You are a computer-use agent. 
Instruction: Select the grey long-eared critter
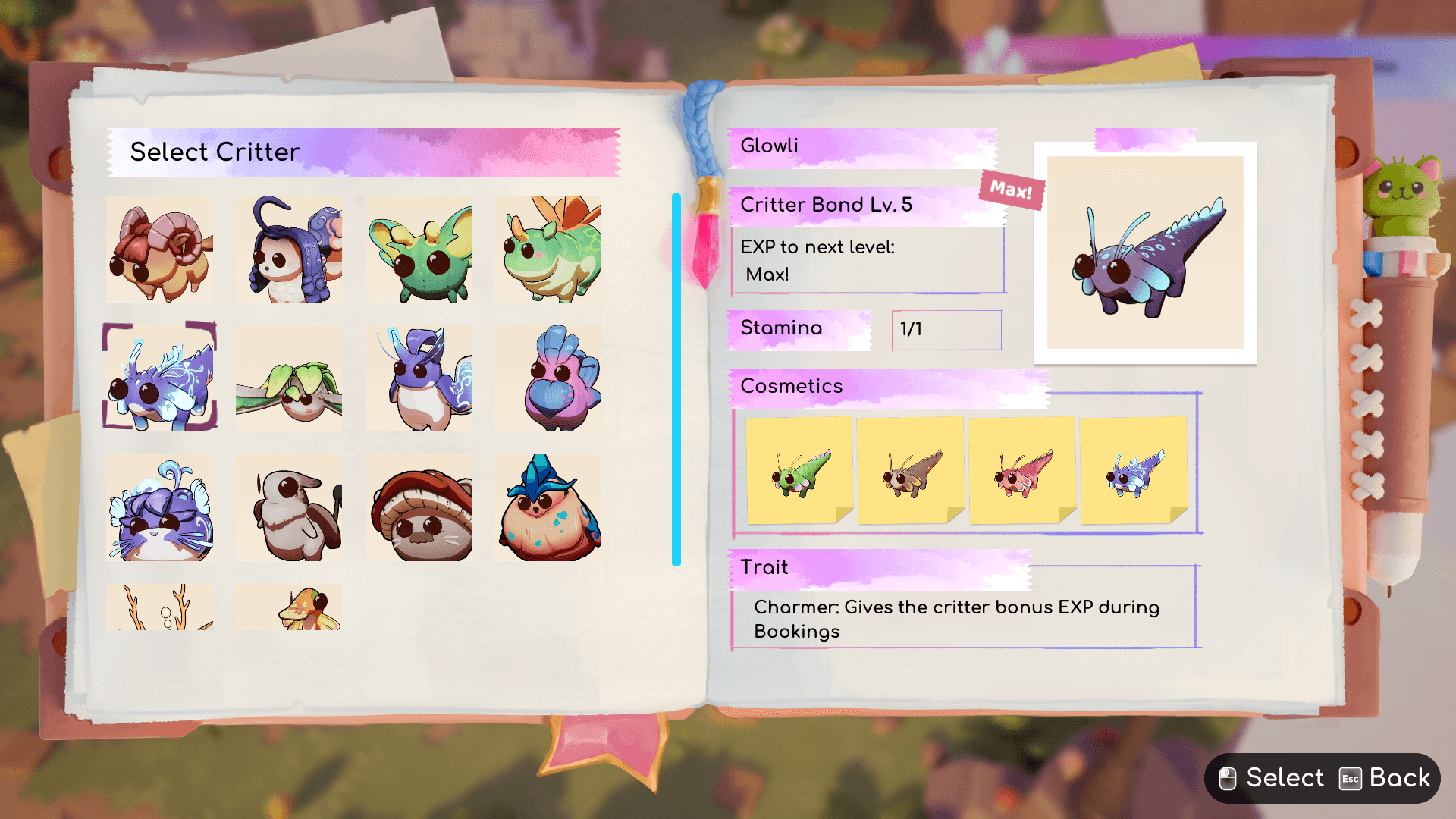click(289, 508)
